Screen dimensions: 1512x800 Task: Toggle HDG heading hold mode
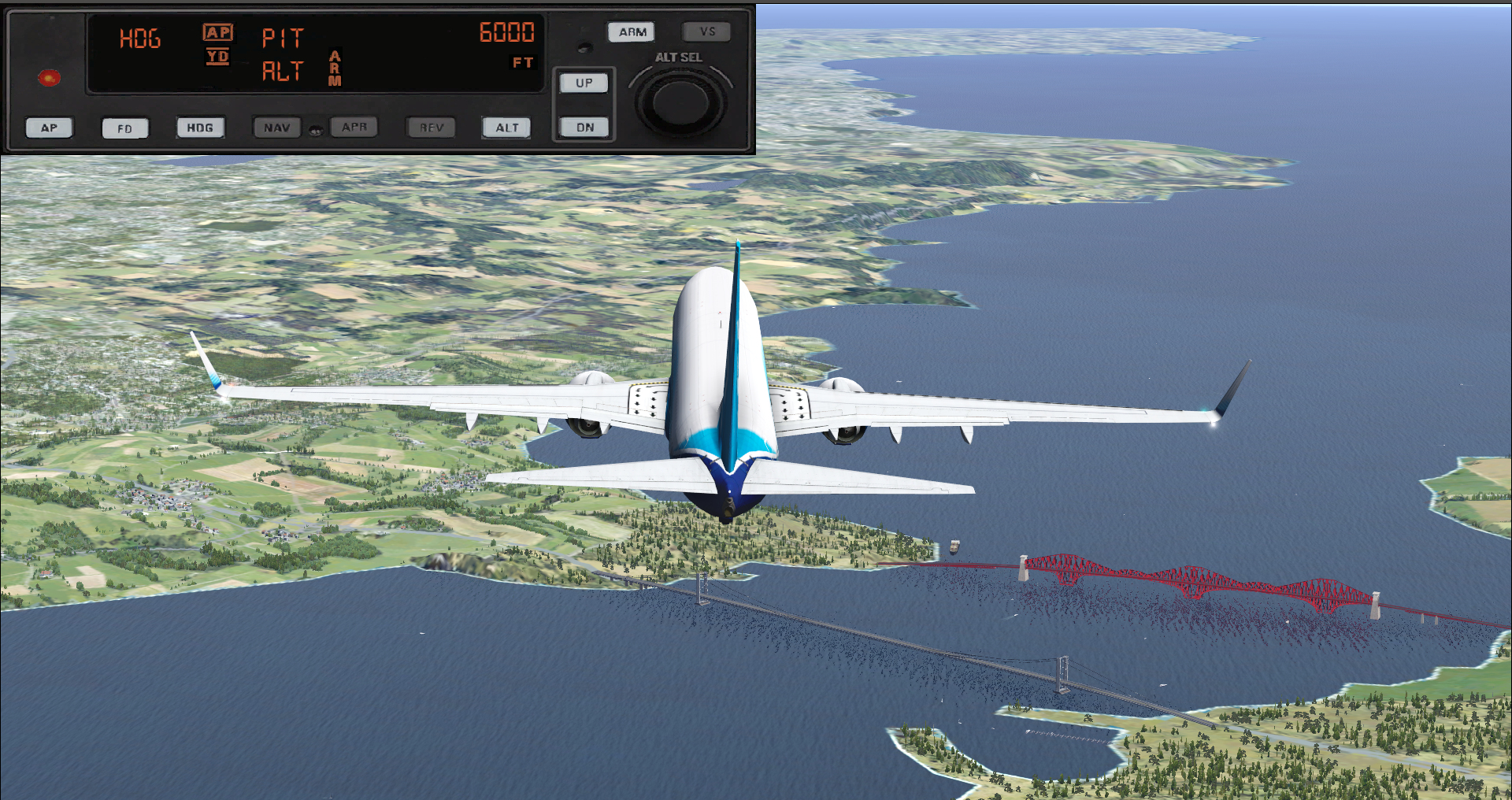point(199,127)
